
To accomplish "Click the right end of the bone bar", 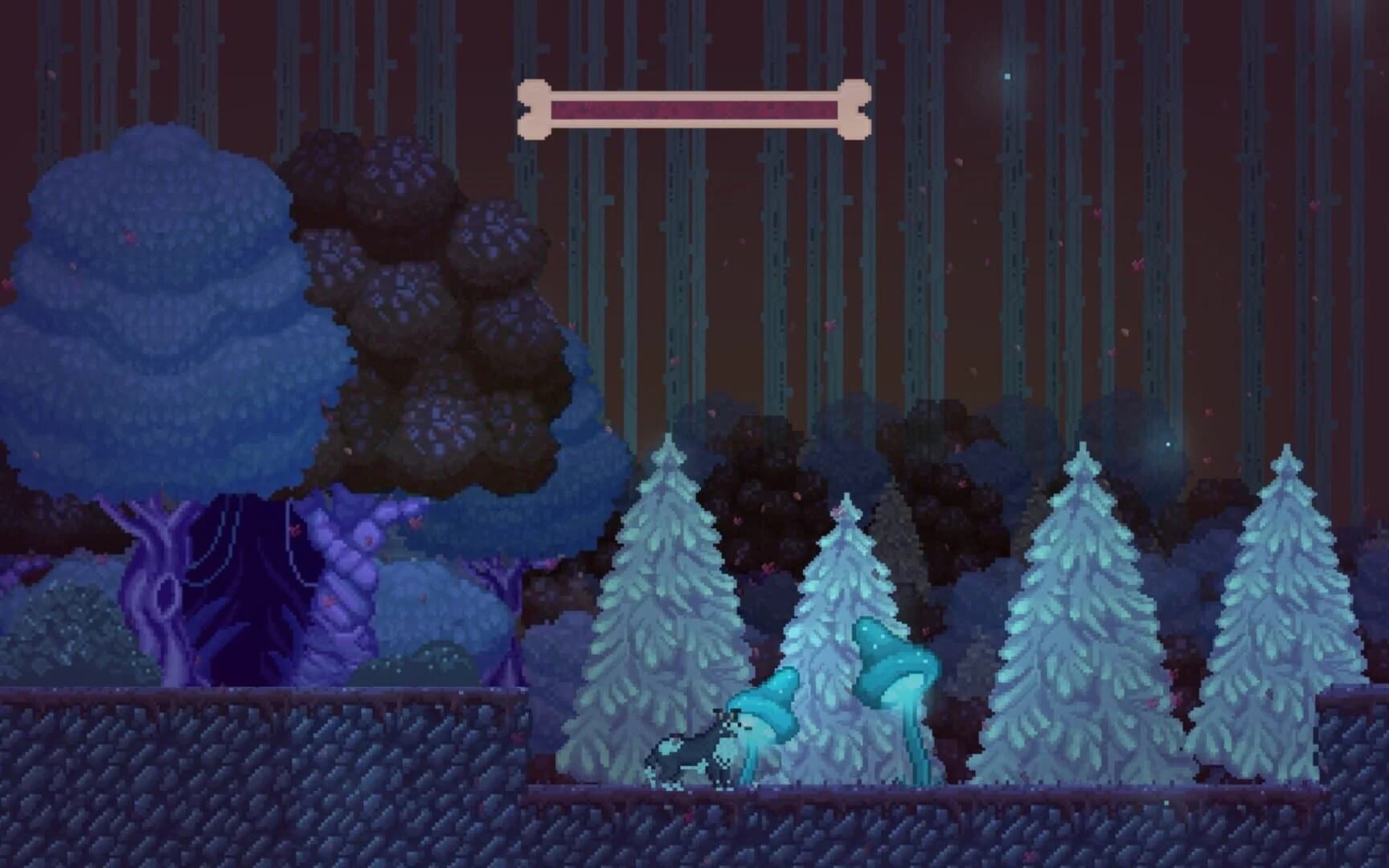I will pos(854,107).
